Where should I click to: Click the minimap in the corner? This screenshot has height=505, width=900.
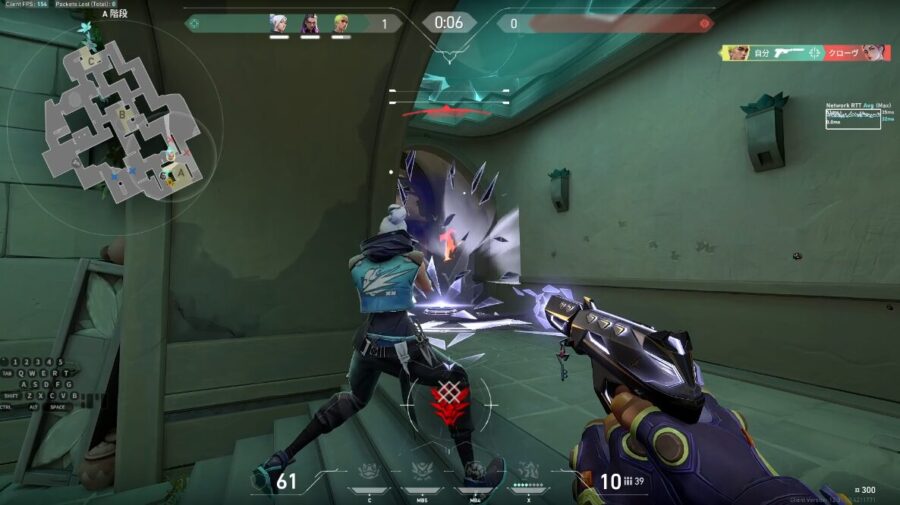point(122,122)
